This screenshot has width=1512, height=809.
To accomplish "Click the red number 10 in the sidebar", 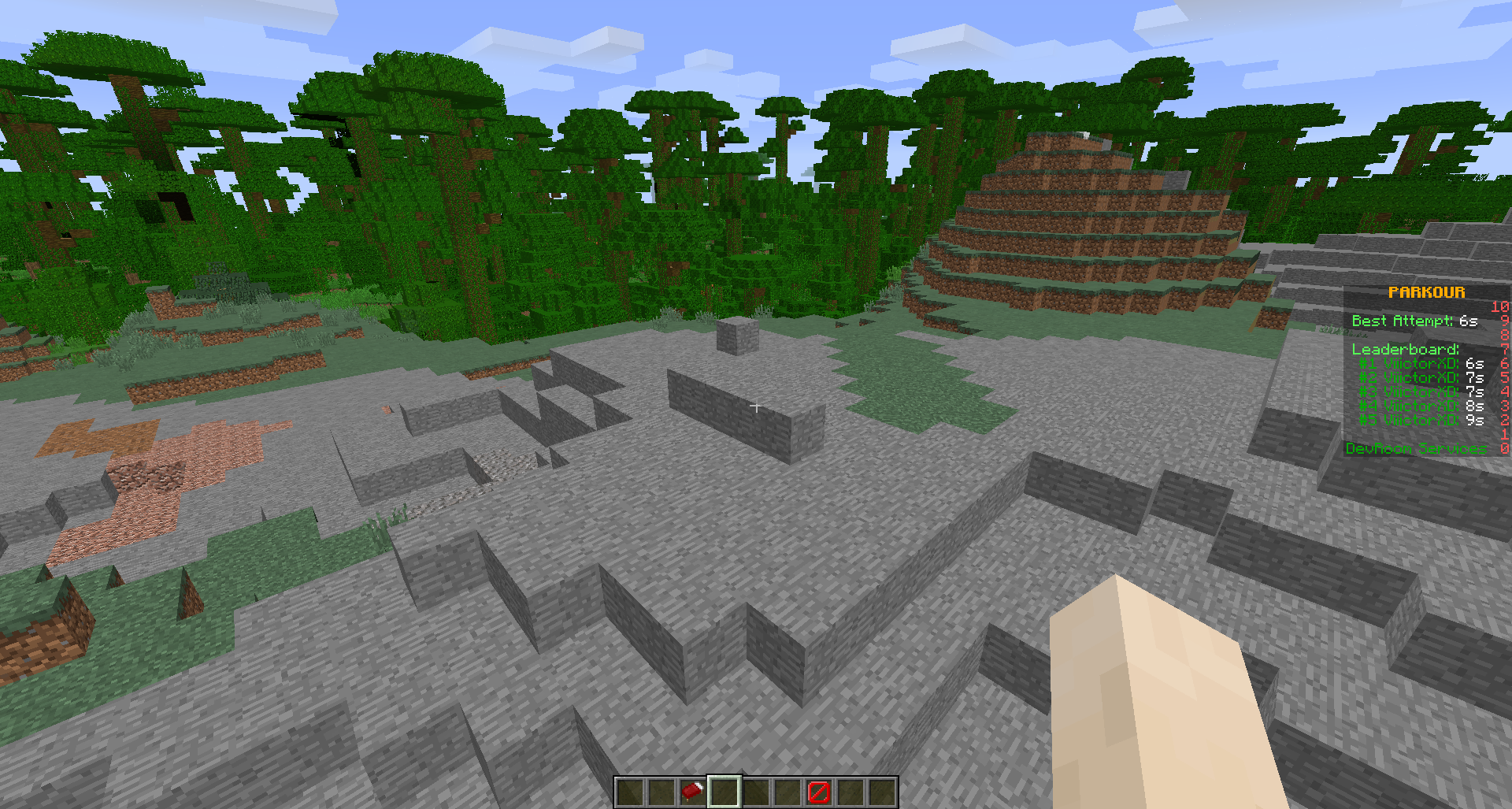I will (1499, 306).
